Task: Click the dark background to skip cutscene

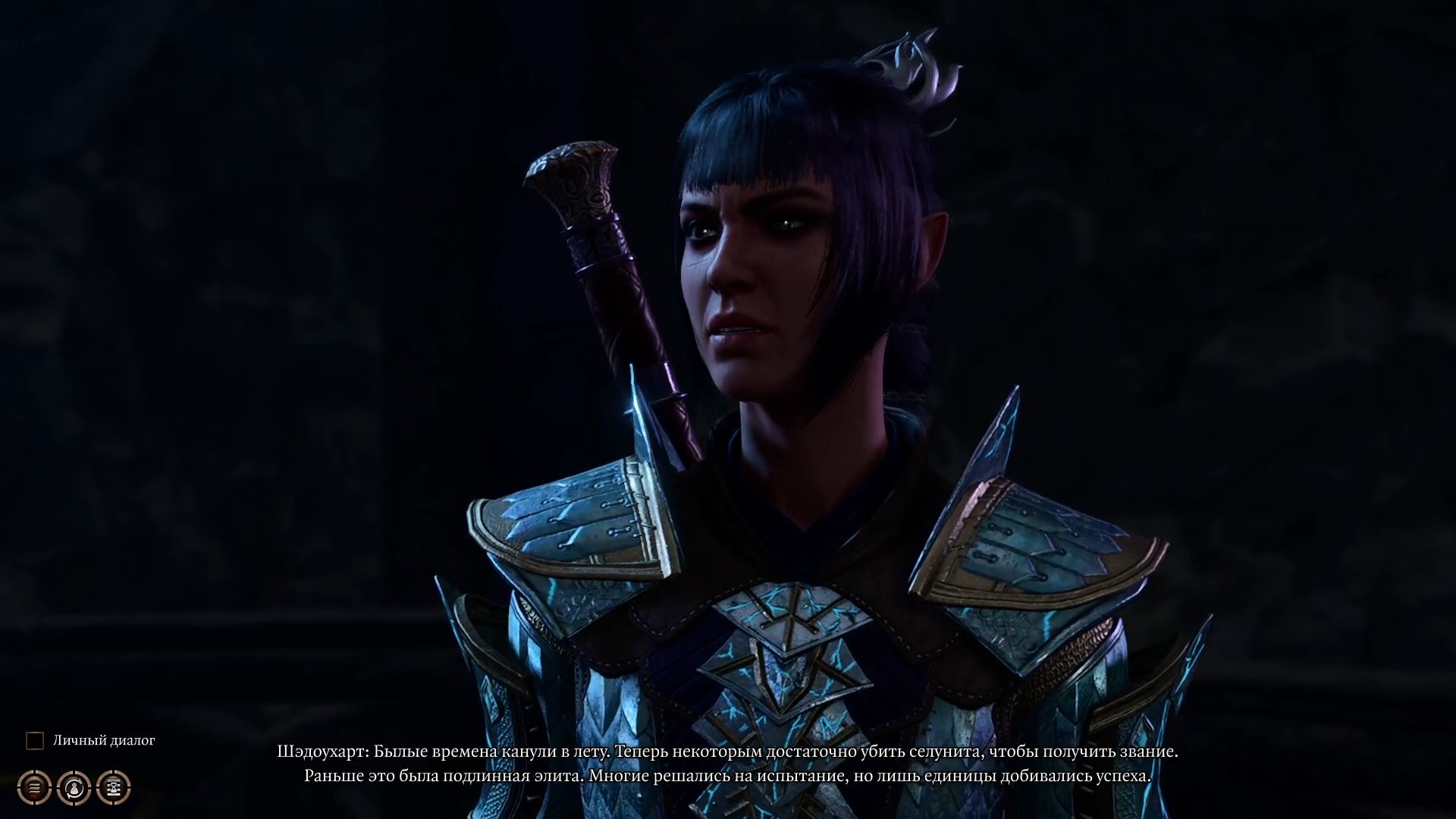Action: [227, 303]
